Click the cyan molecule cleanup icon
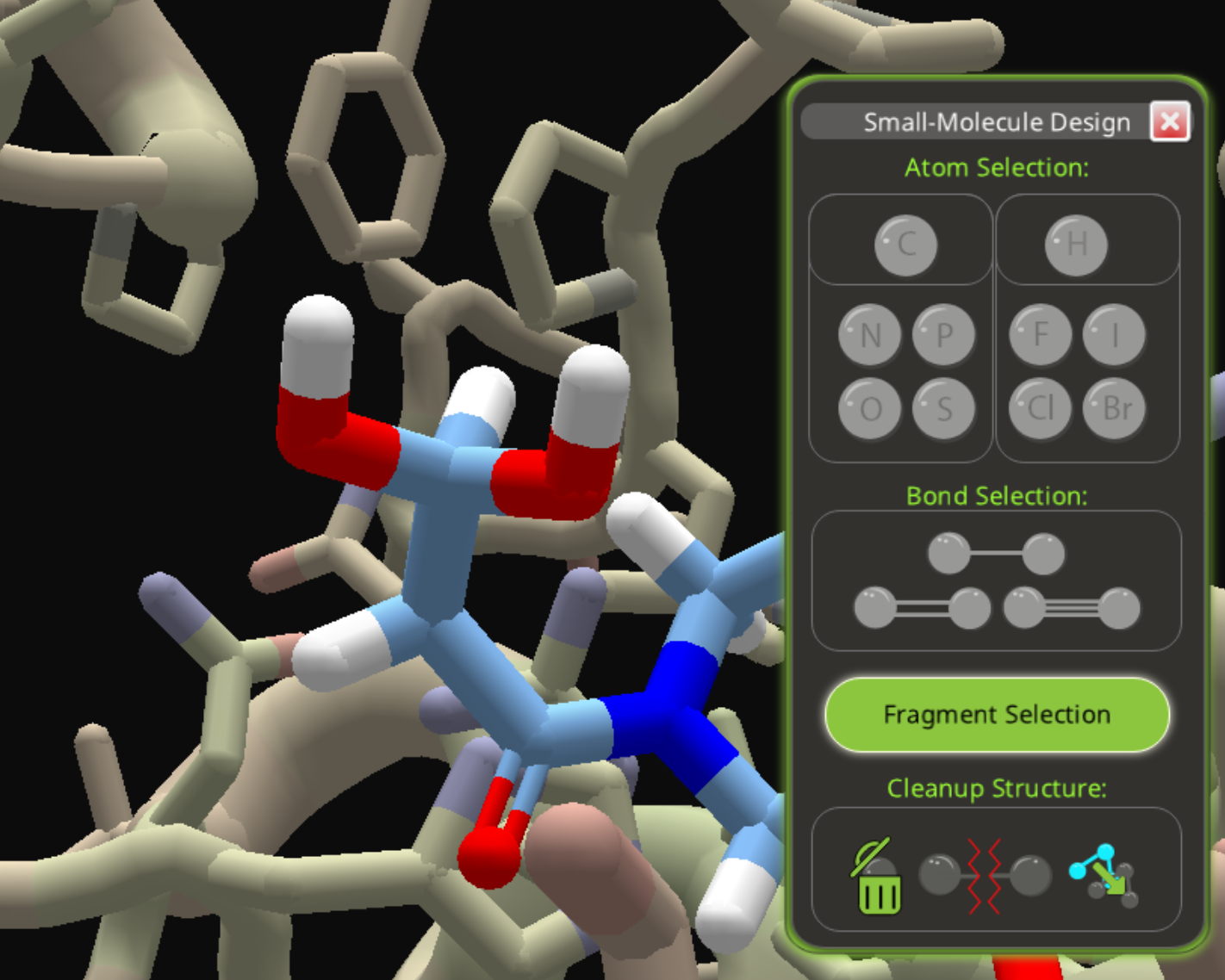Screen dimensions: 1225x980 [1104, 877]
